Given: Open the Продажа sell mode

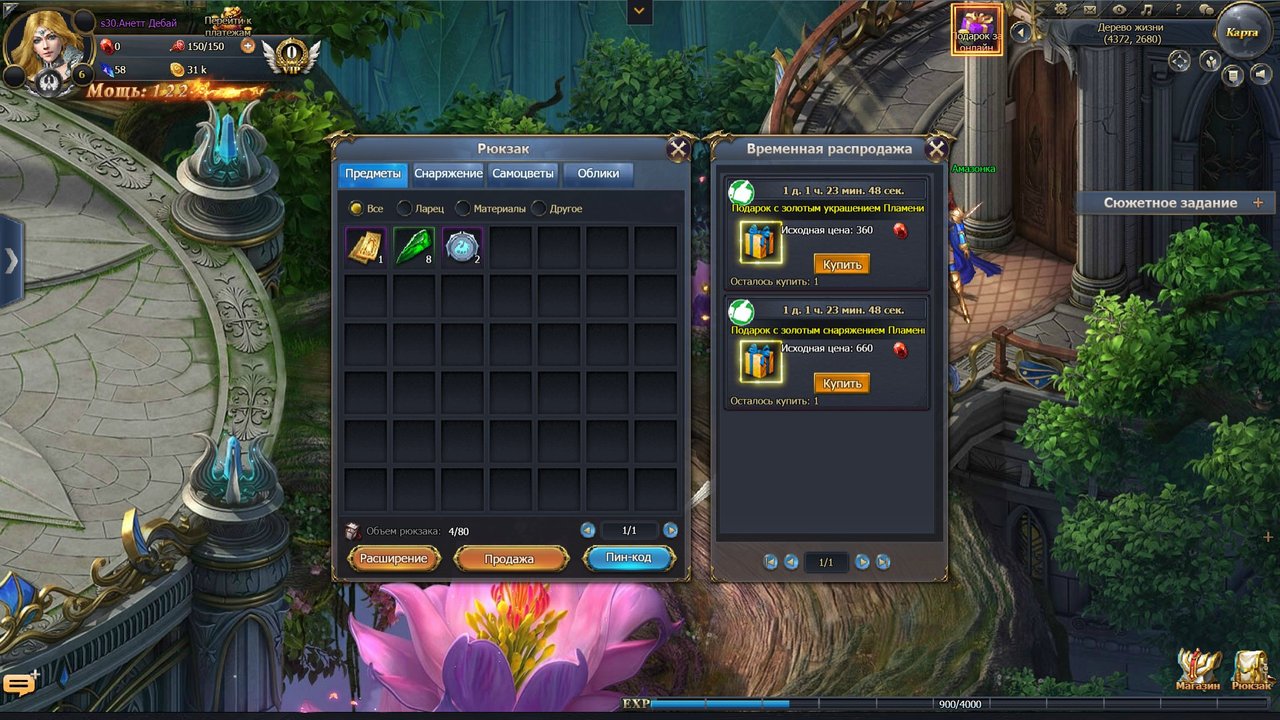Looking at the screenshot, I should pos(510,559).
